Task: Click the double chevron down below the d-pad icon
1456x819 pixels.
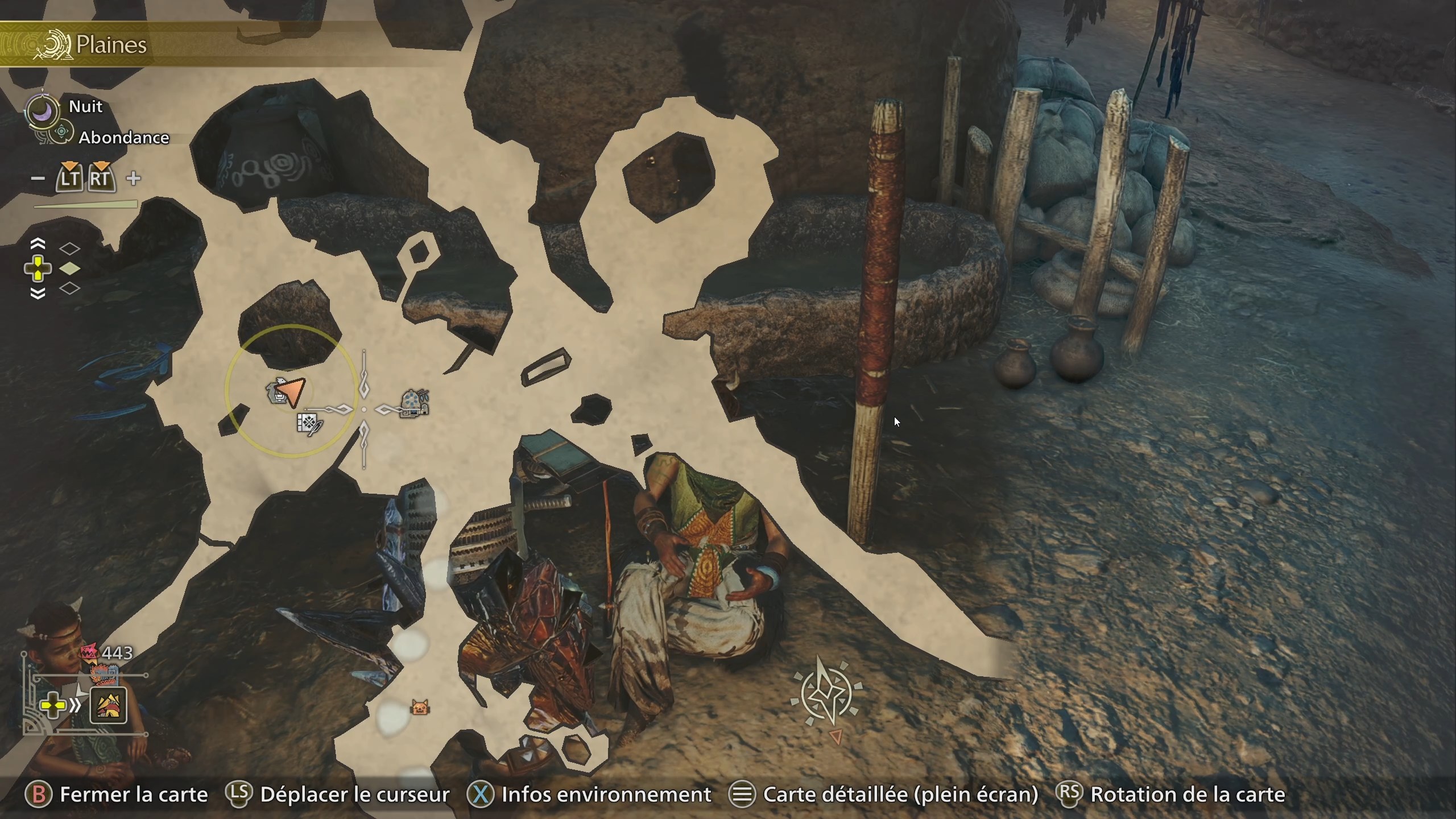Action: 38,292
